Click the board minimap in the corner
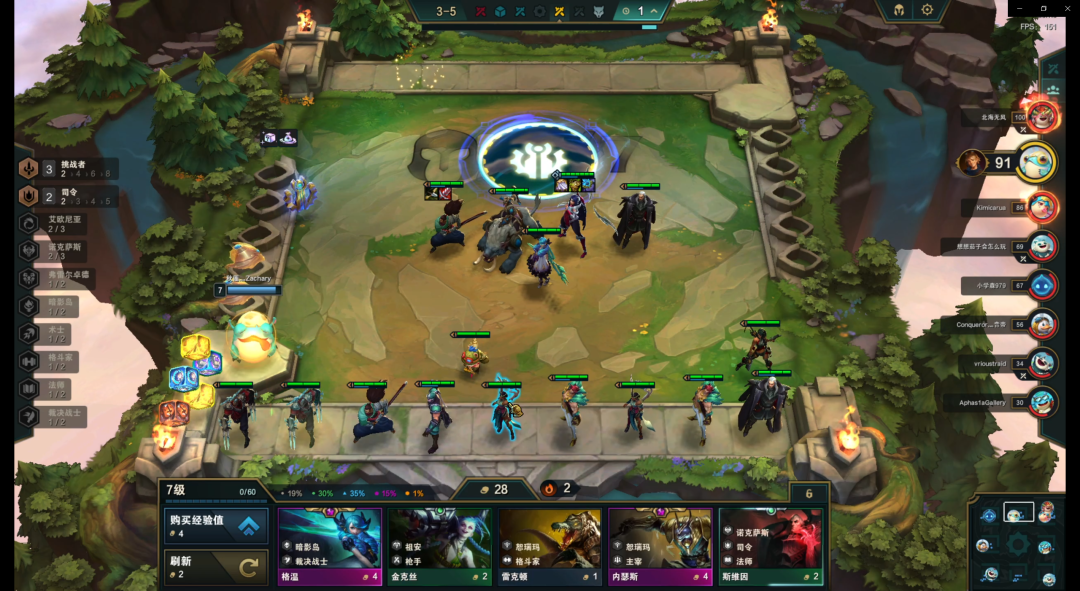This screenshot has width=1080, height=591. pos(1017,544)
